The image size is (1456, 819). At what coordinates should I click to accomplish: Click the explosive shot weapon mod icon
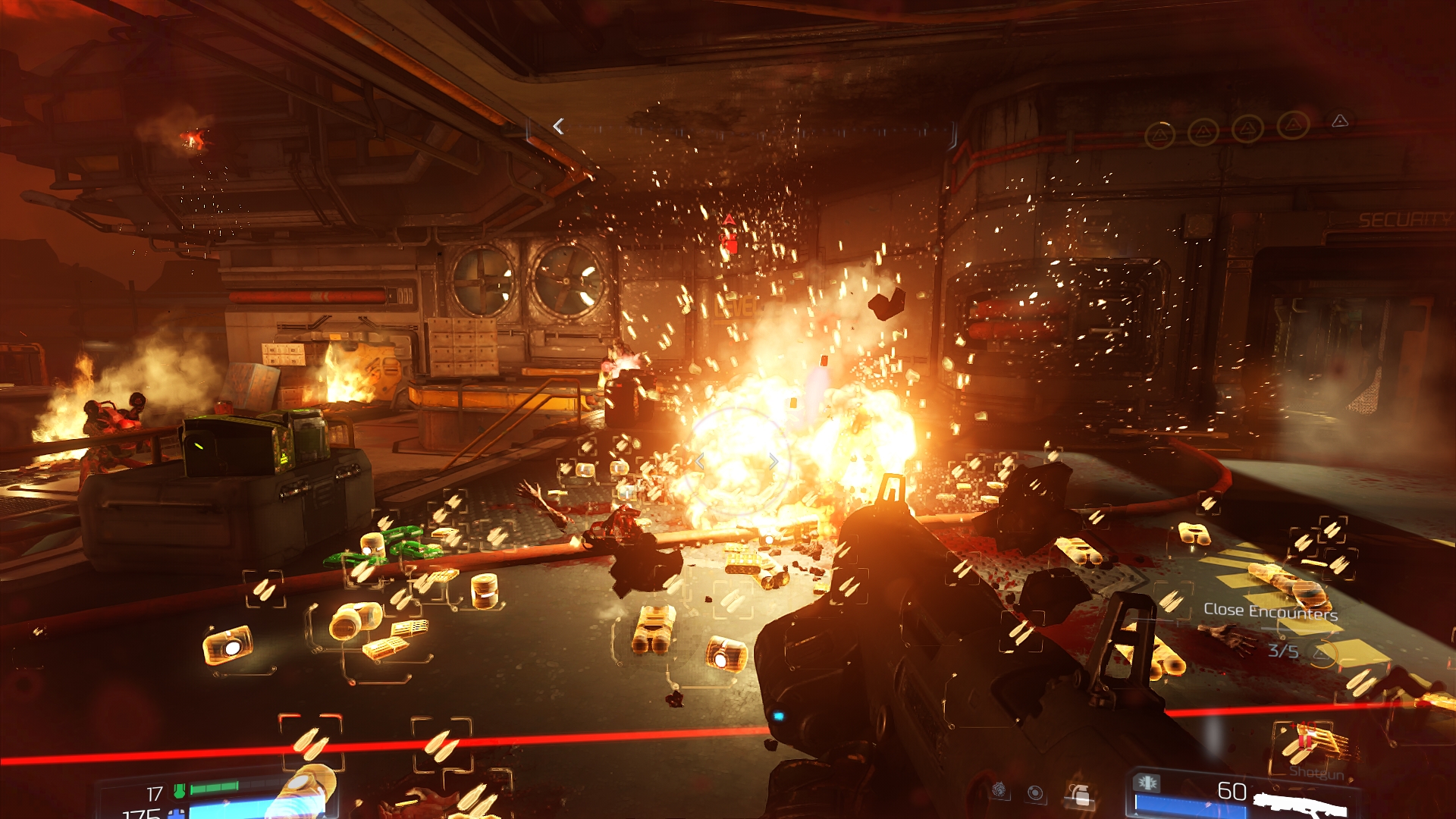click(x=1147, y=782)
